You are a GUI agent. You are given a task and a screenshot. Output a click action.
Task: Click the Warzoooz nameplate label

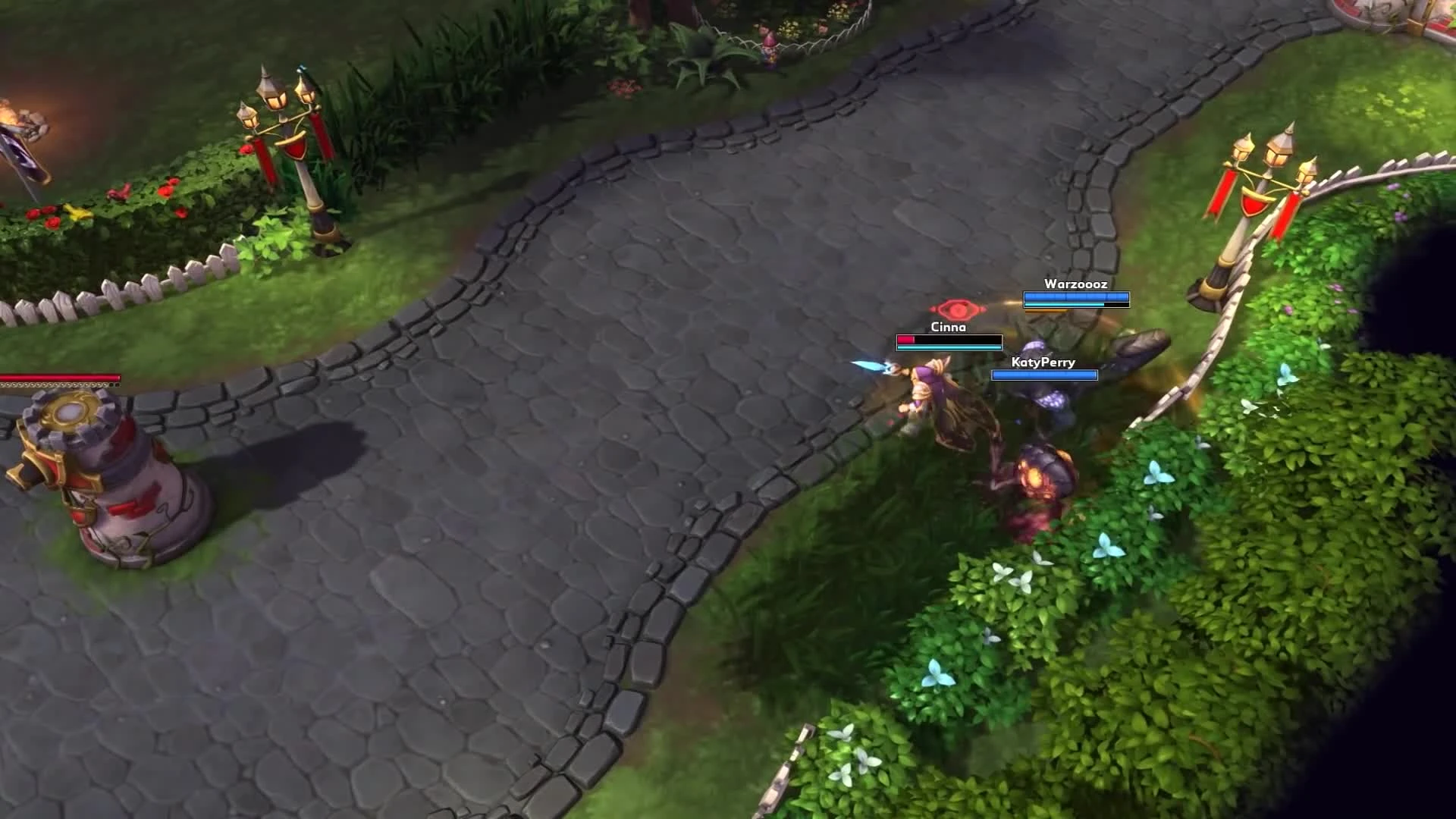click(x=1076, y=284)
